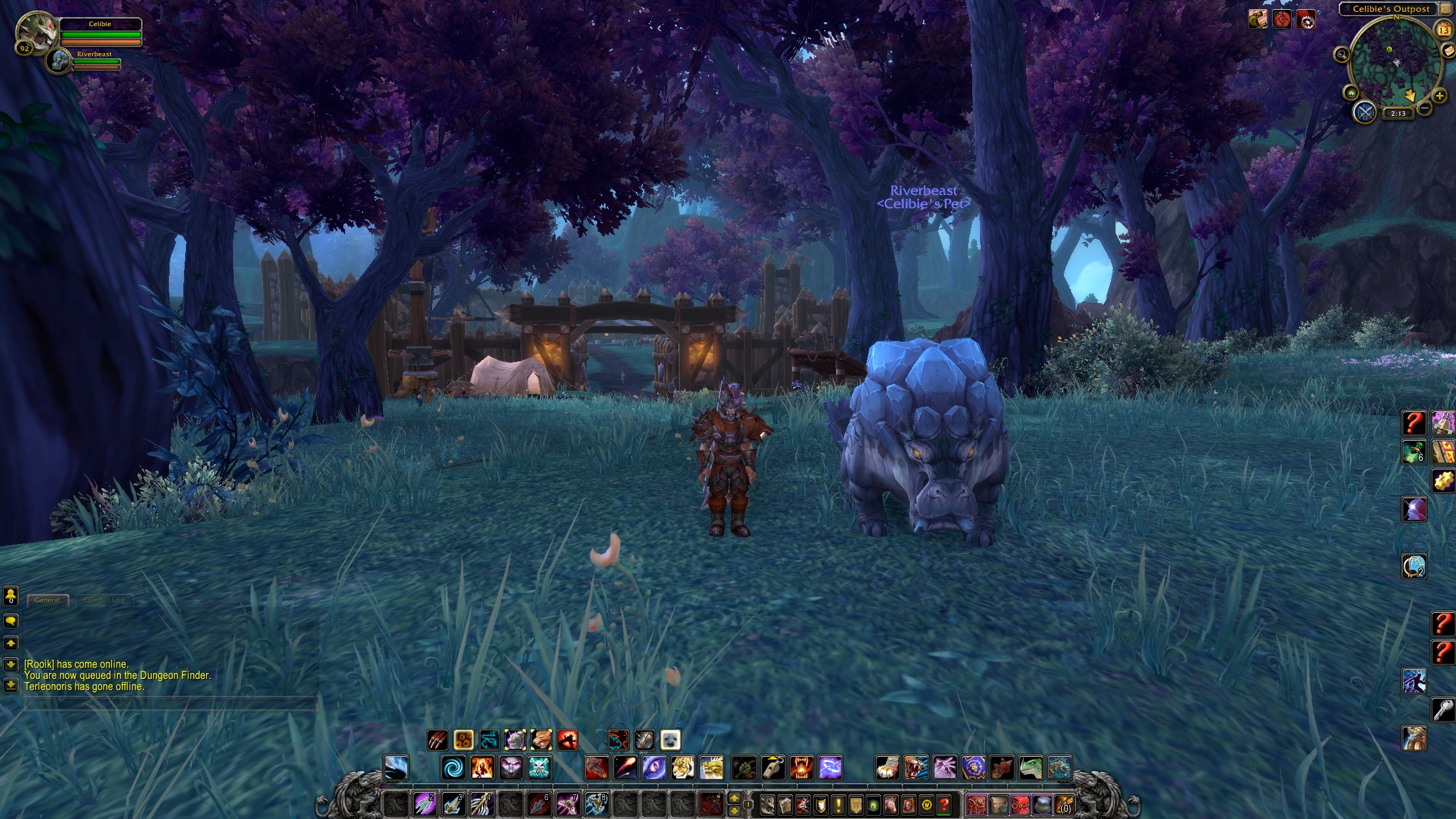Switch to the Combat Log tab
The image size is (1456, 819).
point(105,600)
